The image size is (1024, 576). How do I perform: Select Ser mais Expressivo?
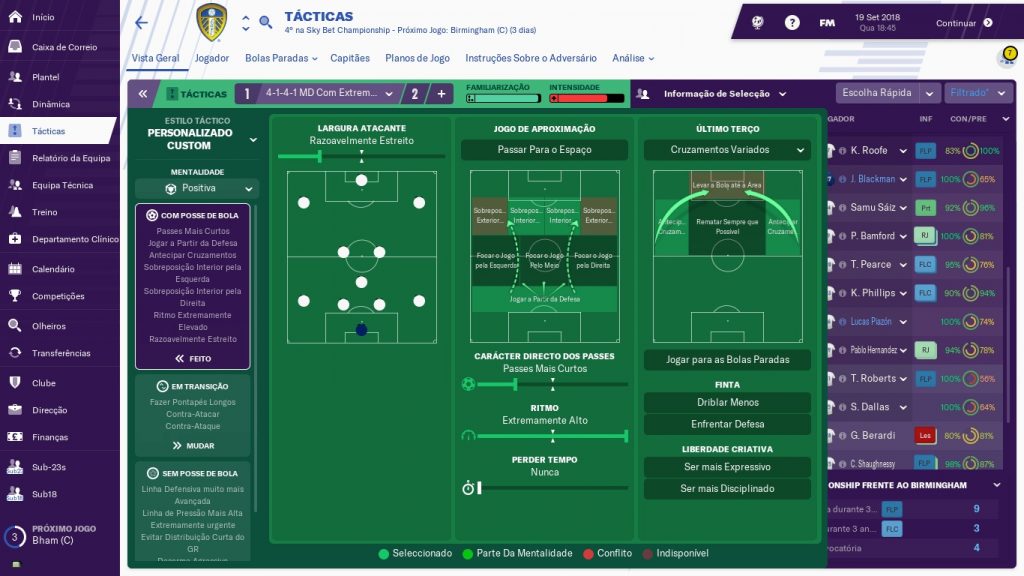pos(727,467)
